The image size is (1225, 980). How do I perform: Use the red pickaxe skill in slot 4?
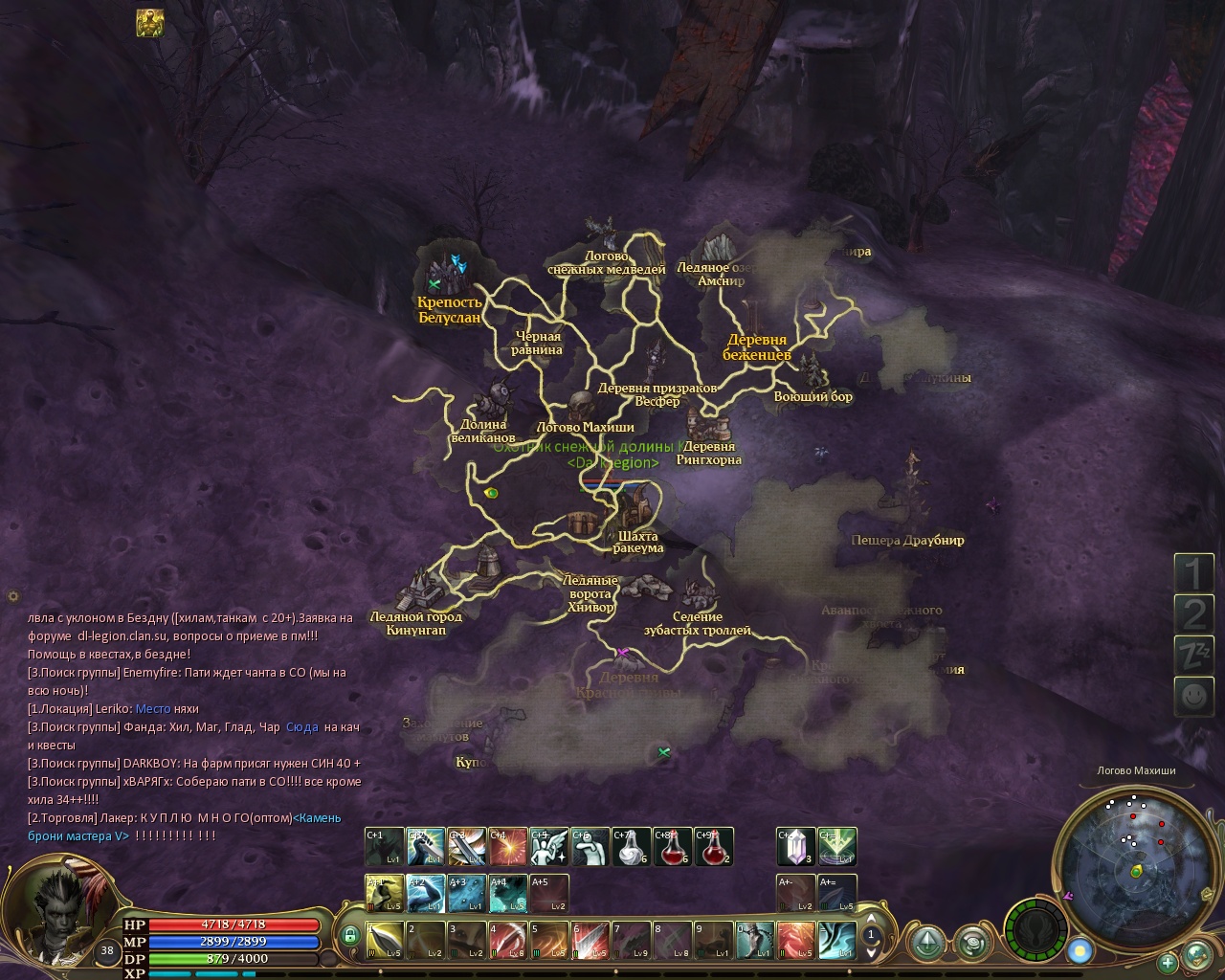point(507,940)
